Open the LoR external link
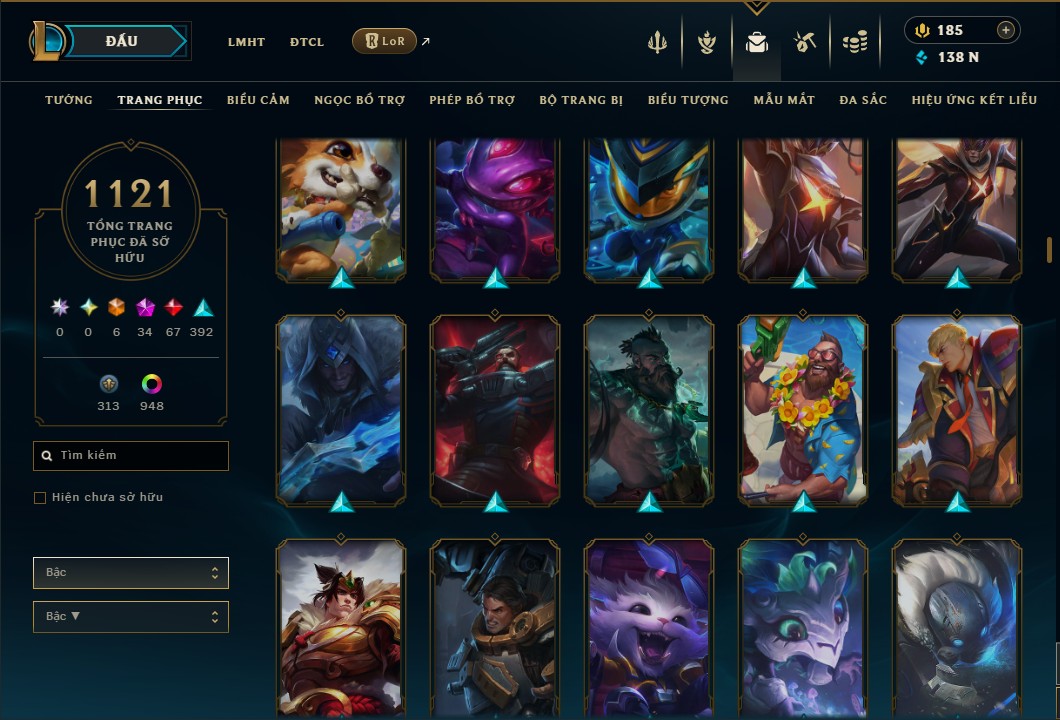The height and width of the screenshot is (720, 1060). 384,41
